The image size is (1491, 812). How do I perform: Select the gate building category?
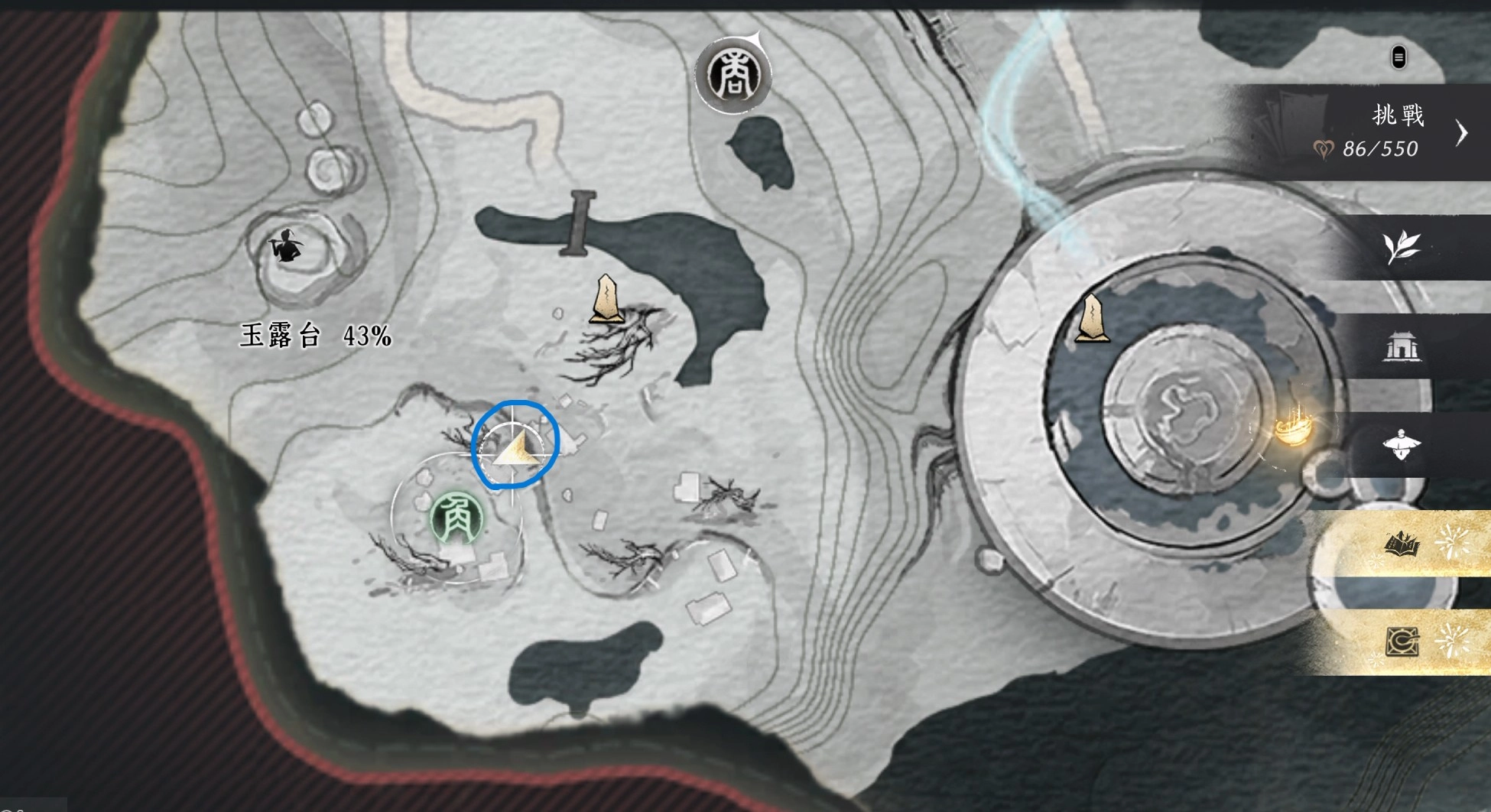click(1402, 347)
